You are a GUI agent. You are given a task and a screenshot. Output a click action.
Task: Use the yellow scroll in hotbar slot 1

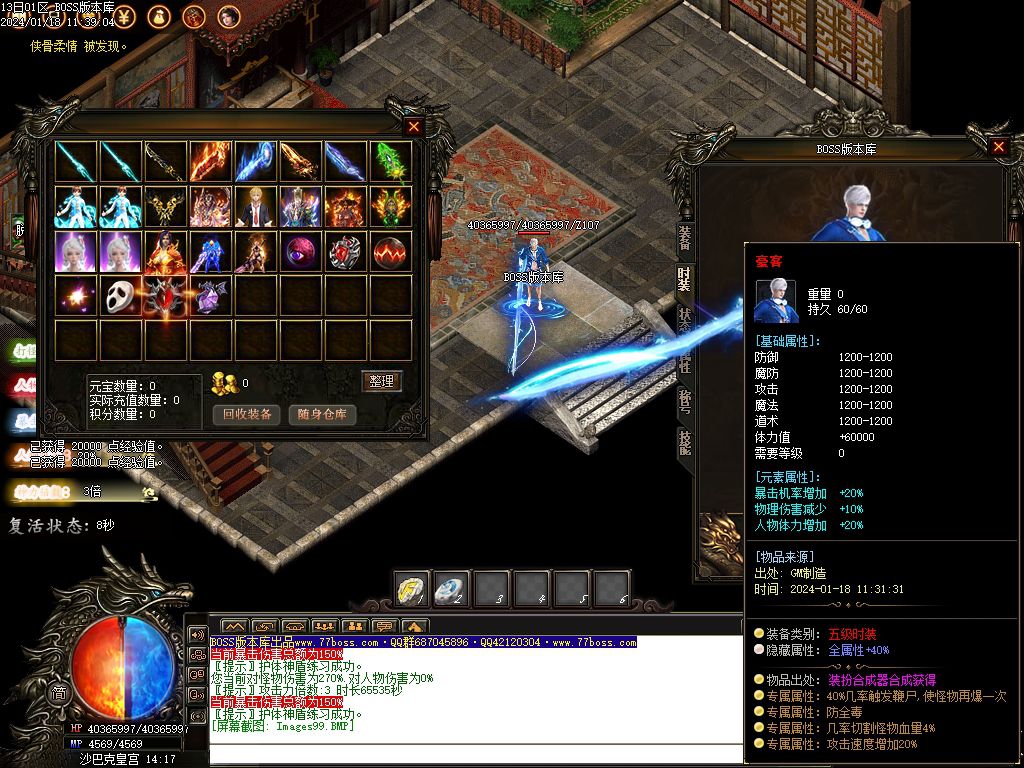(x=412, y=588)
